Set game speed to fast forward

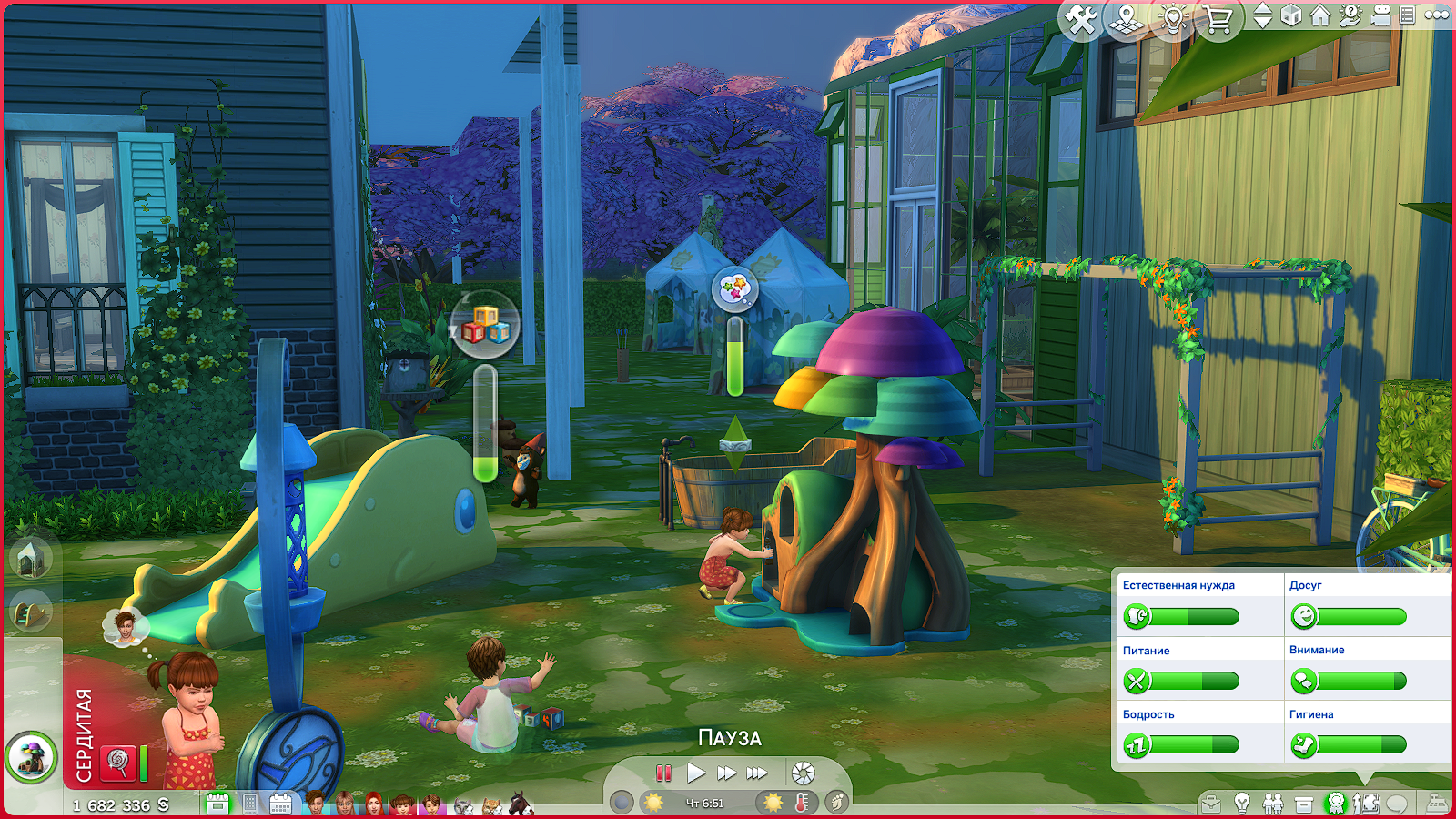point(726,773)
